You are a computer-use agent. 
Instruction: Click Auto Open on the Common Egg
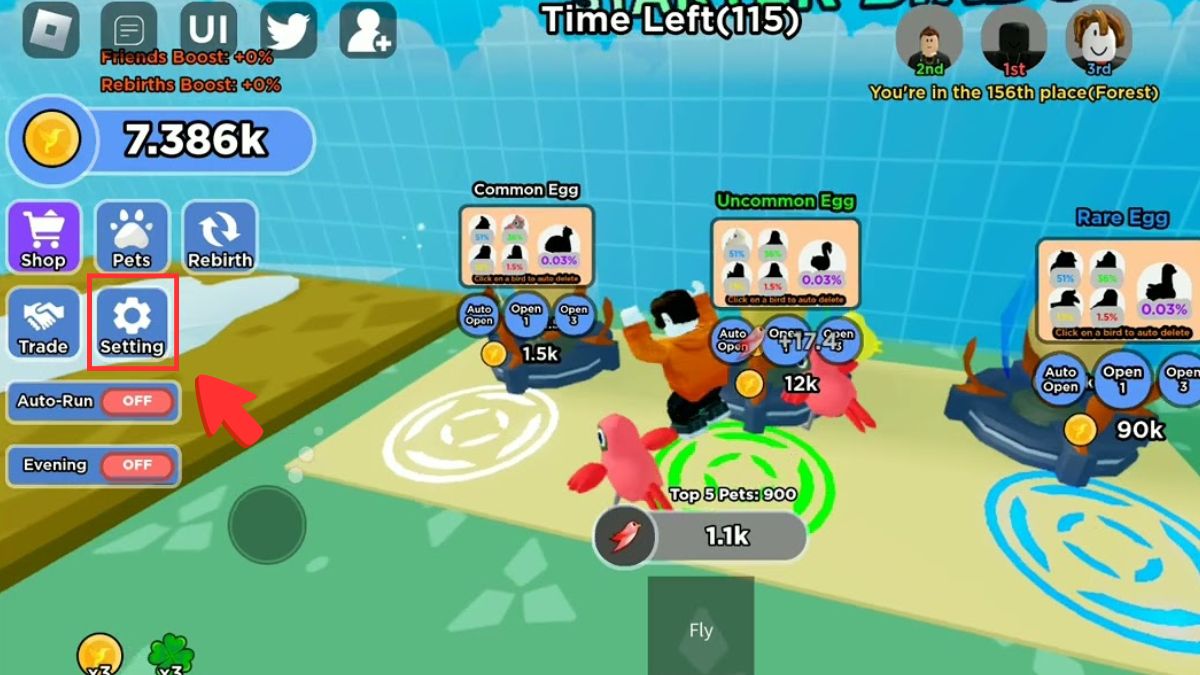[x=478, y=314]
